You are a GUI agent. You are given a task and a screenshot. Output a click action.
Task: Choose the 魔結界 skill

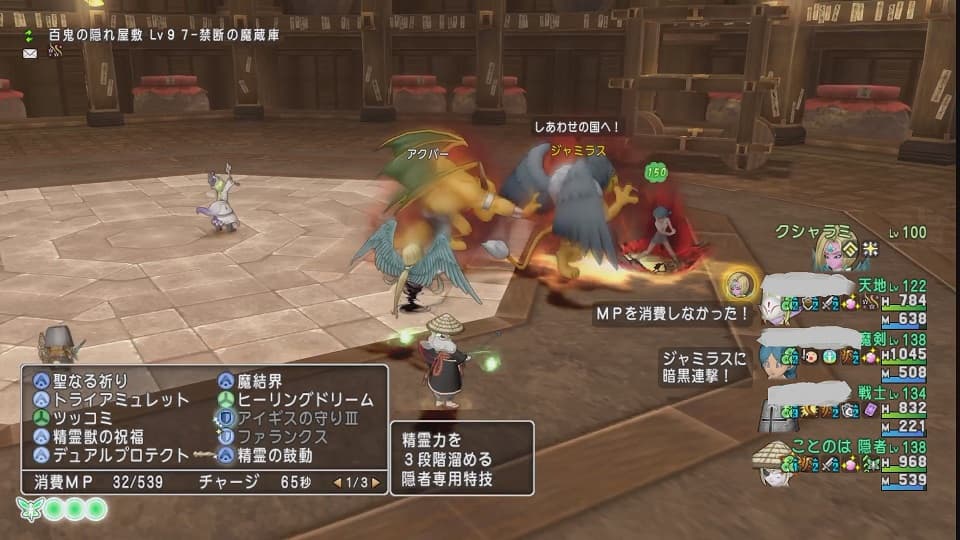(264, 380)
